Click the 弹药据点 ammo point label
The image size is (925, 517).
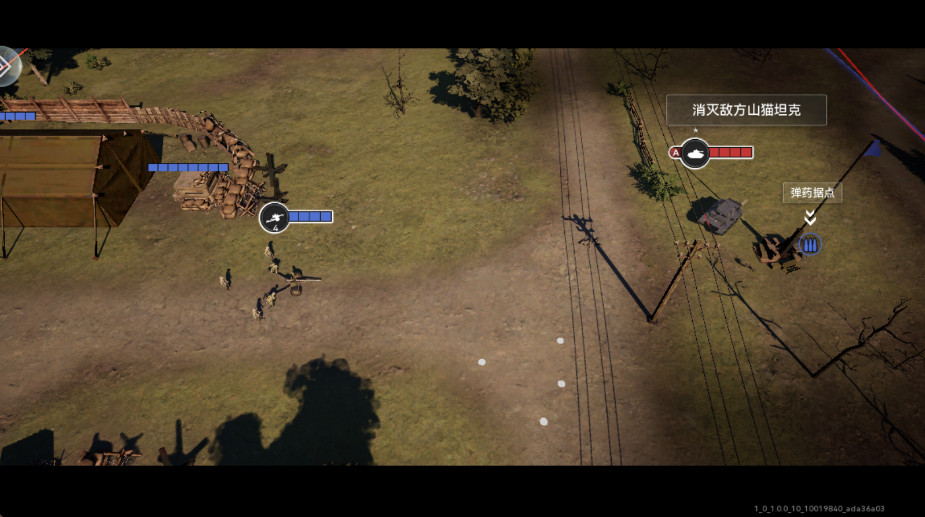pyautogui.click(x=811, y=193)
